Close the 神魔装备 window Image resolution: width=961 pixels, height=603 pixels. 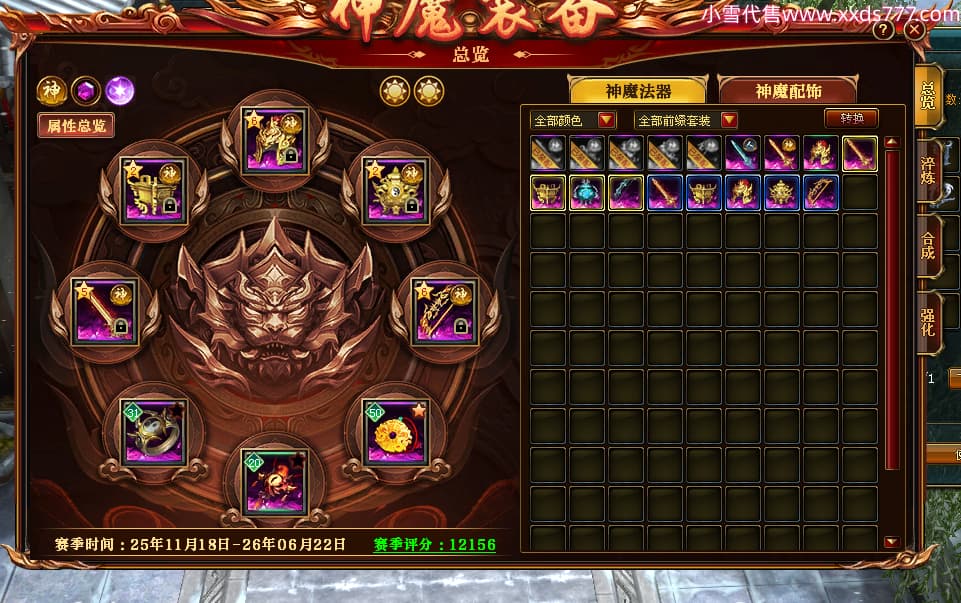point(914,30)
